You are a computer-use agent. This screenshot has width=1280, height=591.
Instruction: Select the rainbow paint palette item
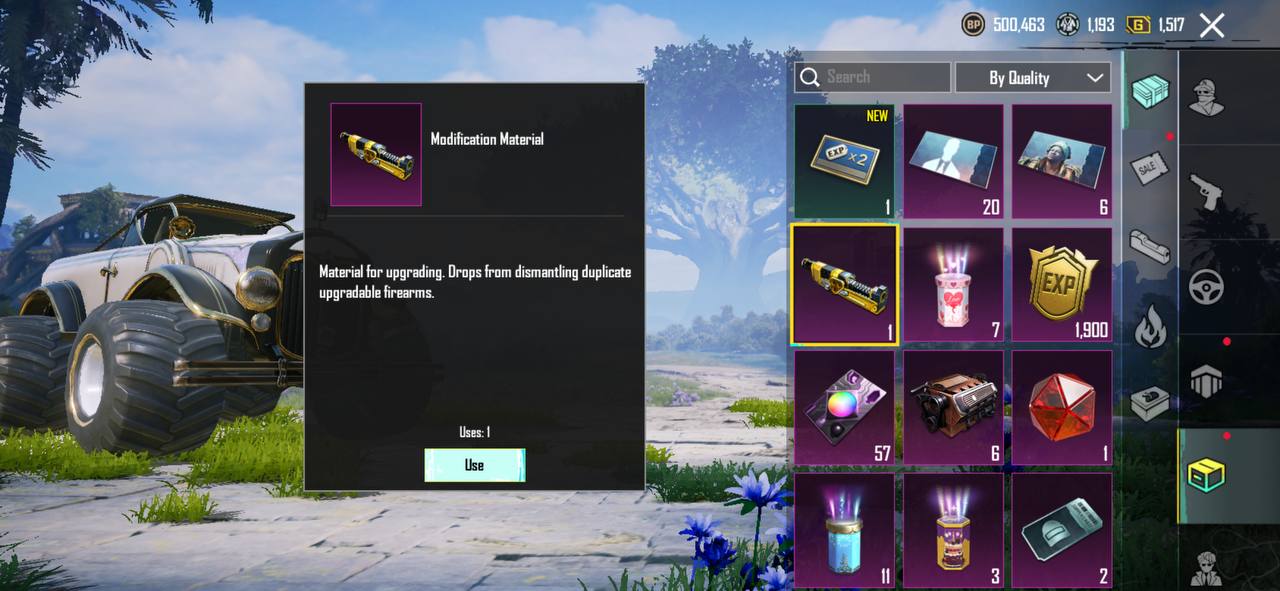(x=844, y=407)
